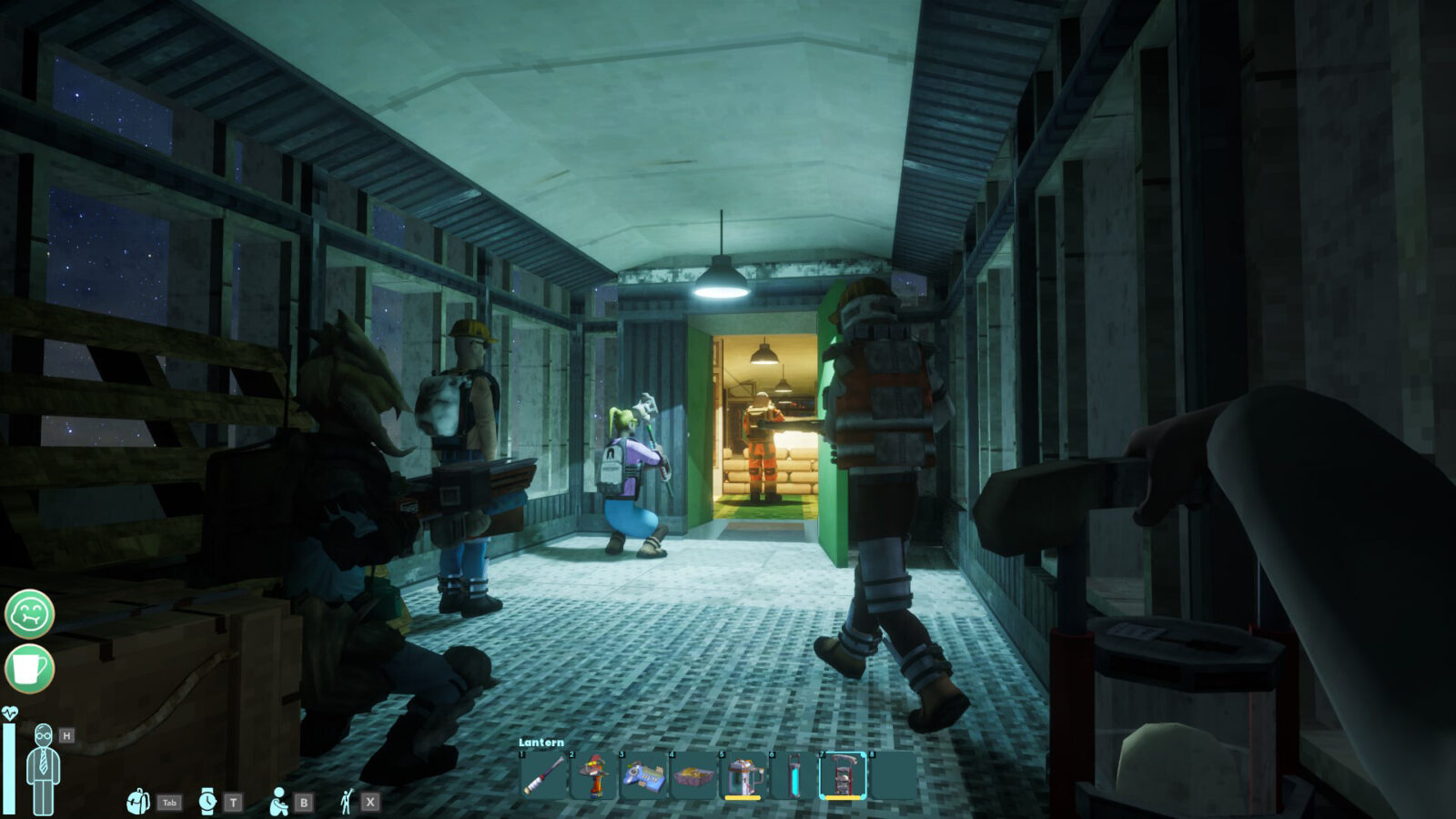Viewport: 1456px width, 819px height.
Task: Click the well-fed smiley status icon
Action: pos(30,613)
